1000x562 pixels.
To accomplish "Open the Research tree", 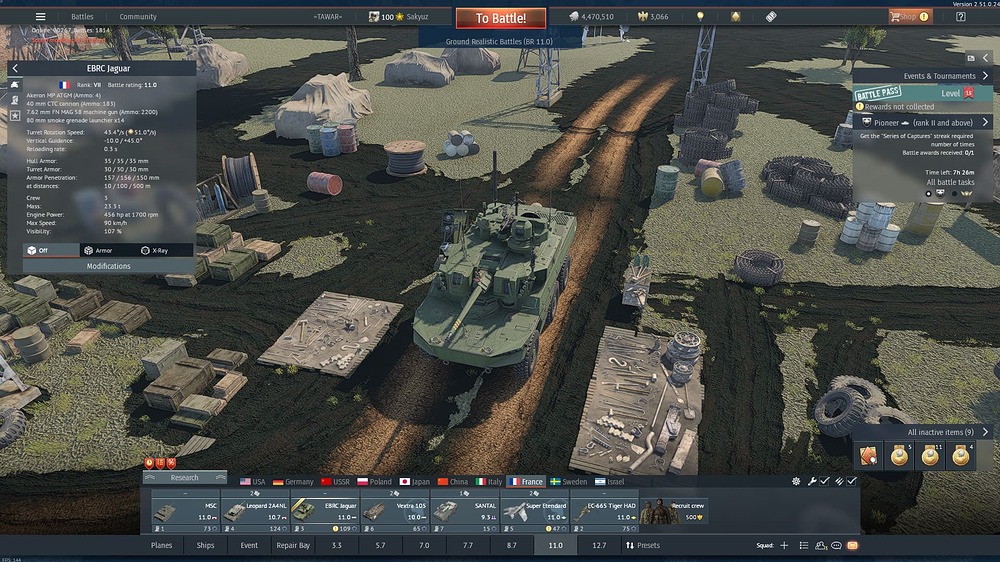I will pos(184,478).
